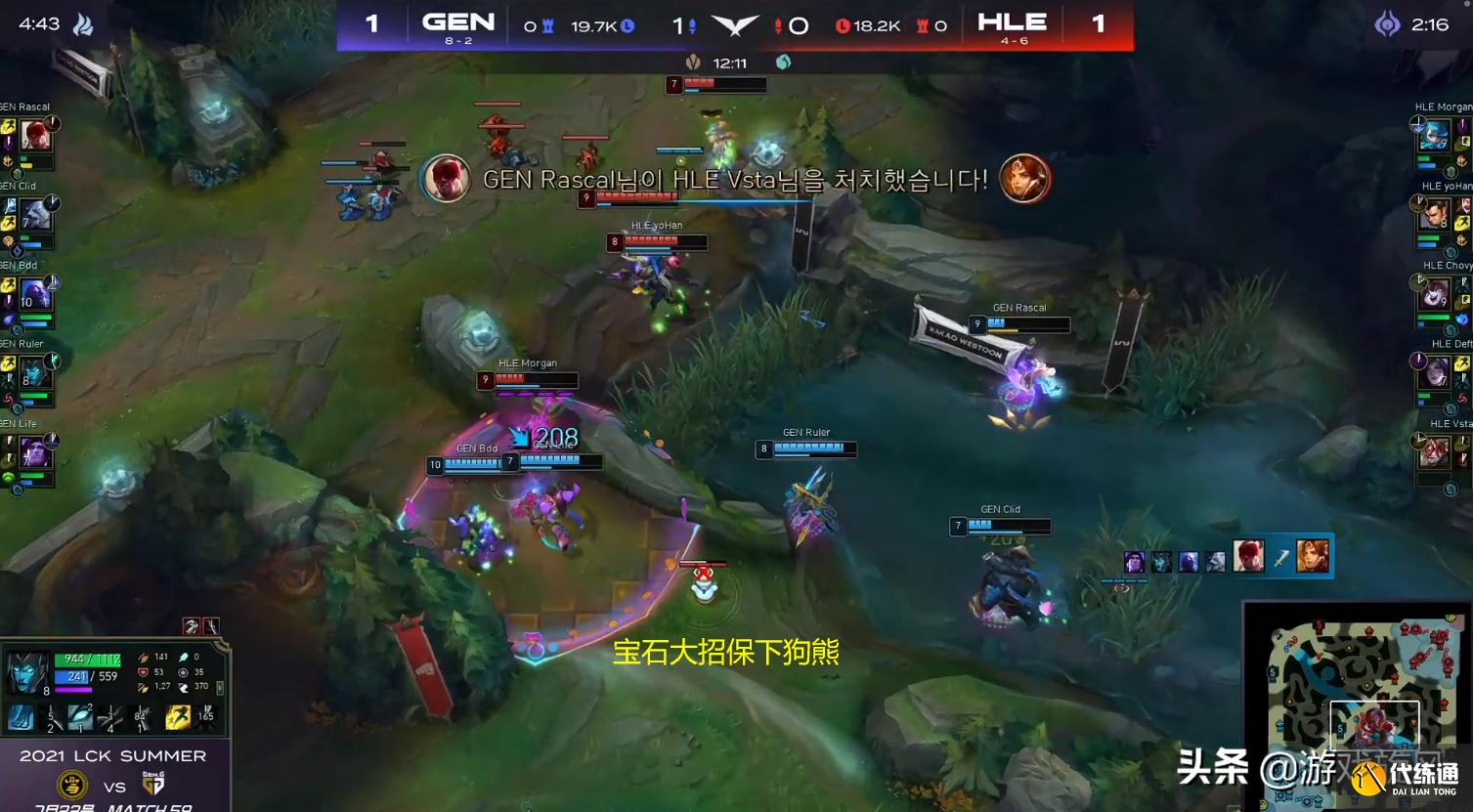Select the Baron icon beside the 12:11 game timer
1473x812 pixels.
(694, 62)
